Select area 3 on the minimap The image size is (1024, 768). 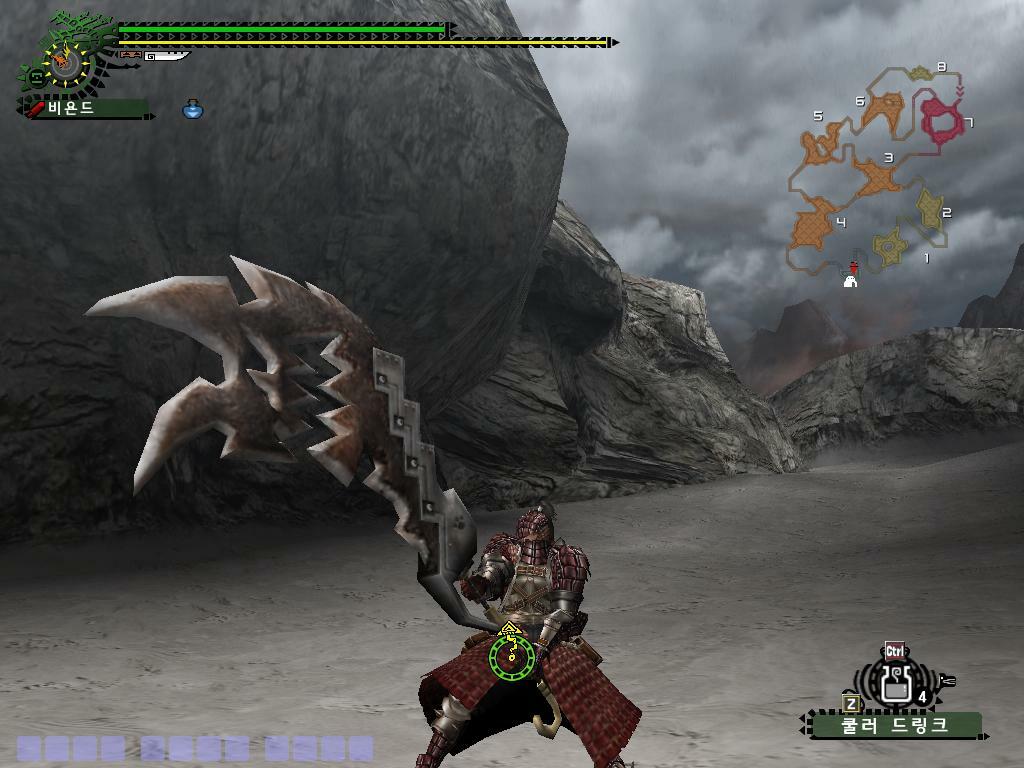point(878,178)
